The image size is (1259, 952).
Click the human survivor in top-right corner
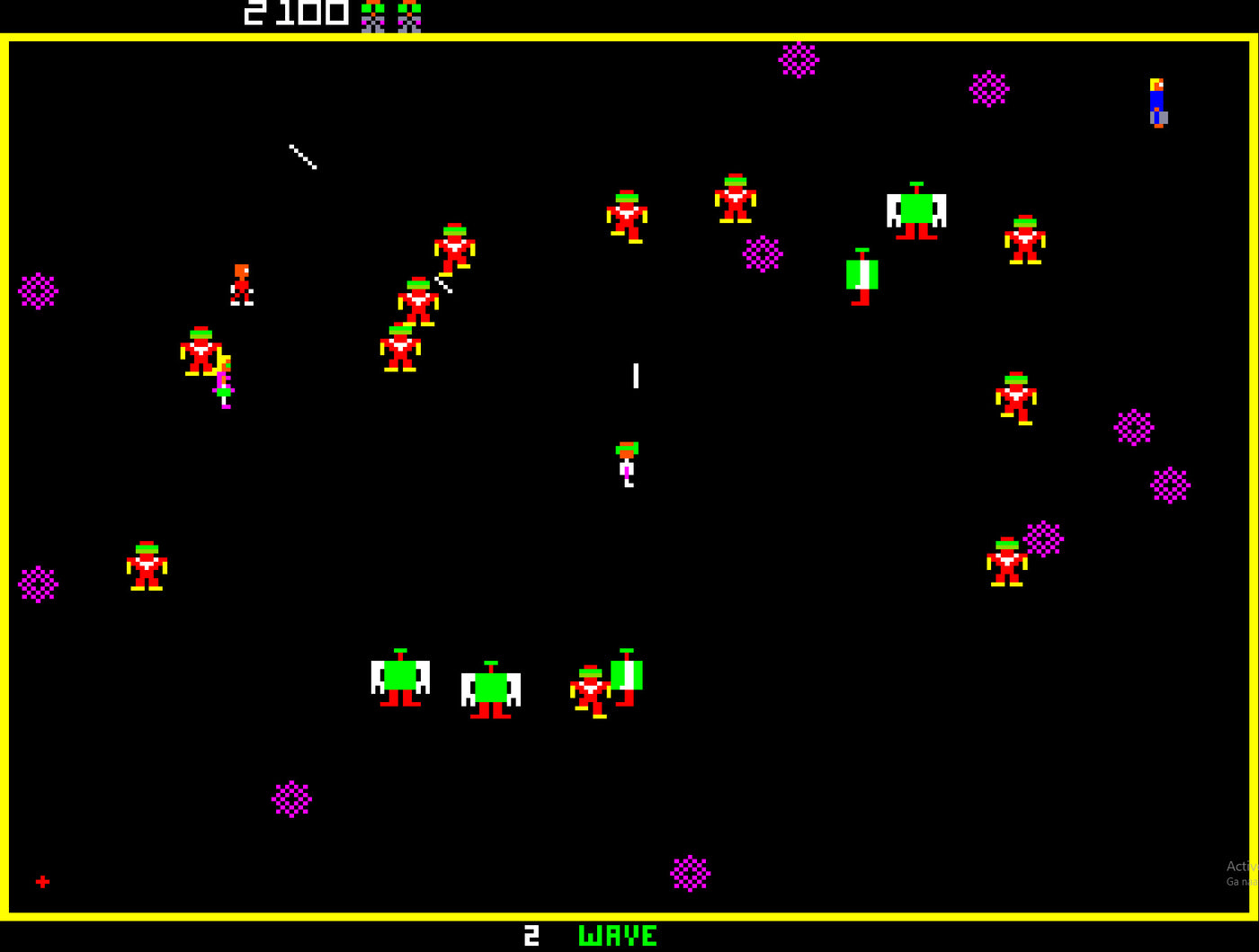click(1156, 102)
